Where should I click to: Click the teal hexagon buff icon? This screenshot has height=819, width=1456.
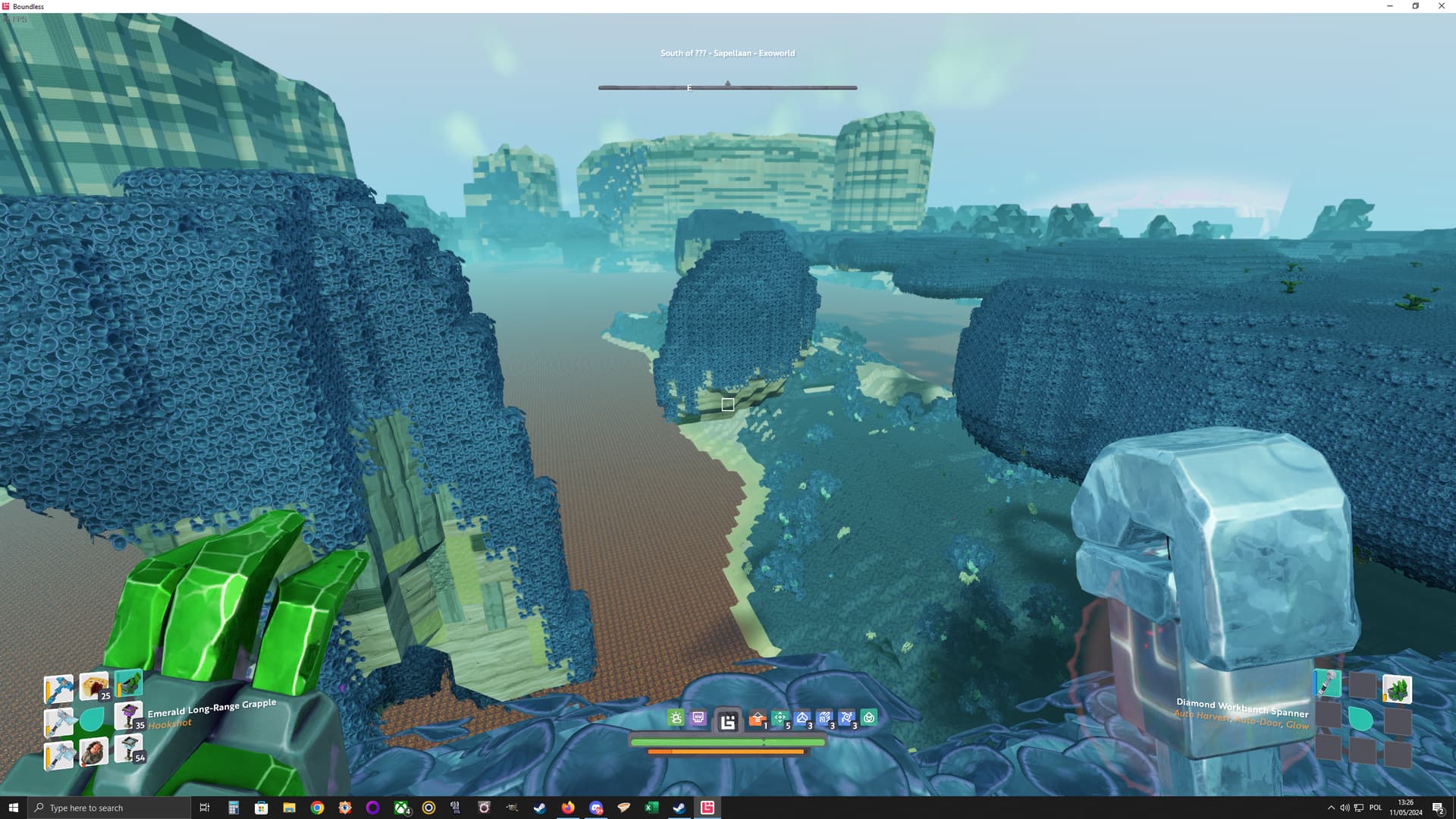coord(869,717)
